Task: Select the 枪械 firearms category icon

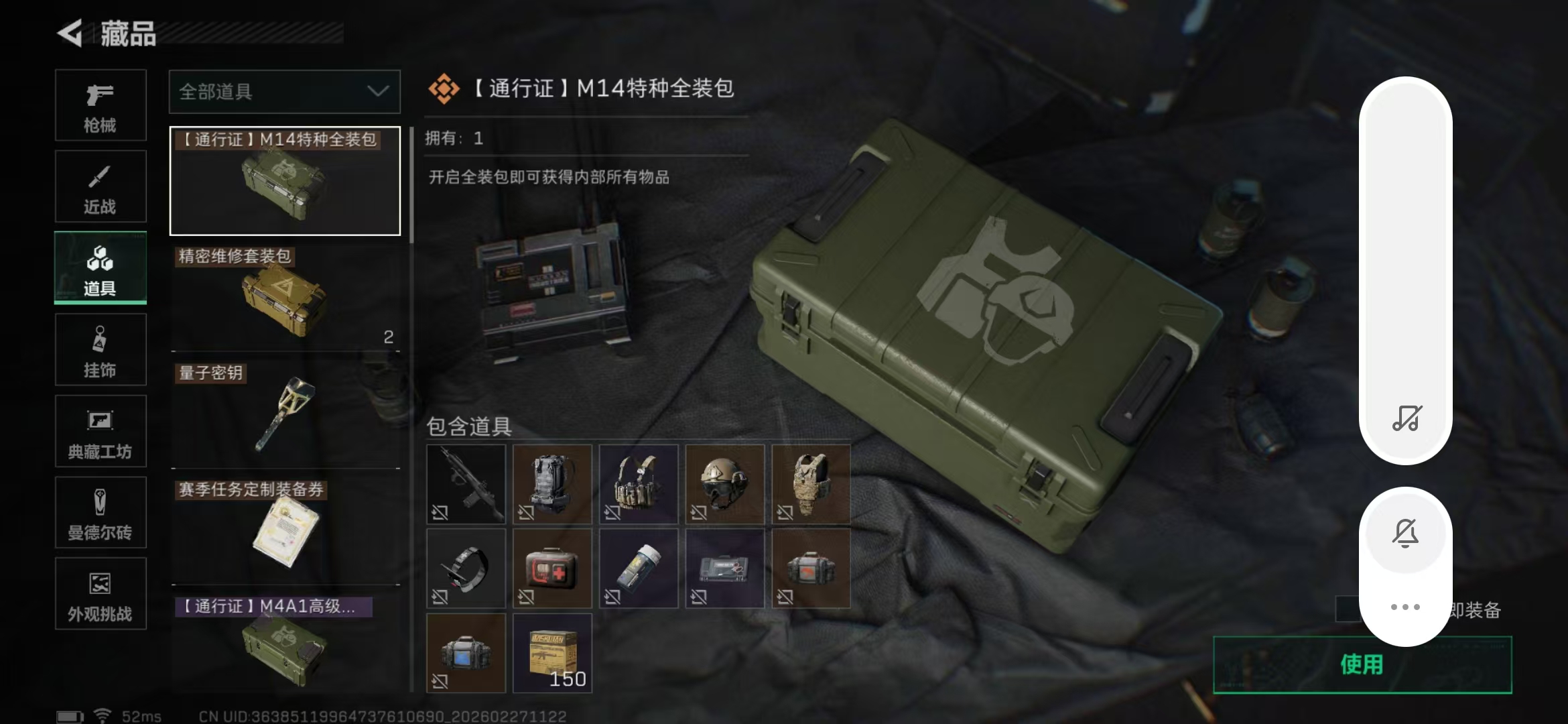Action: click(101, 106)
